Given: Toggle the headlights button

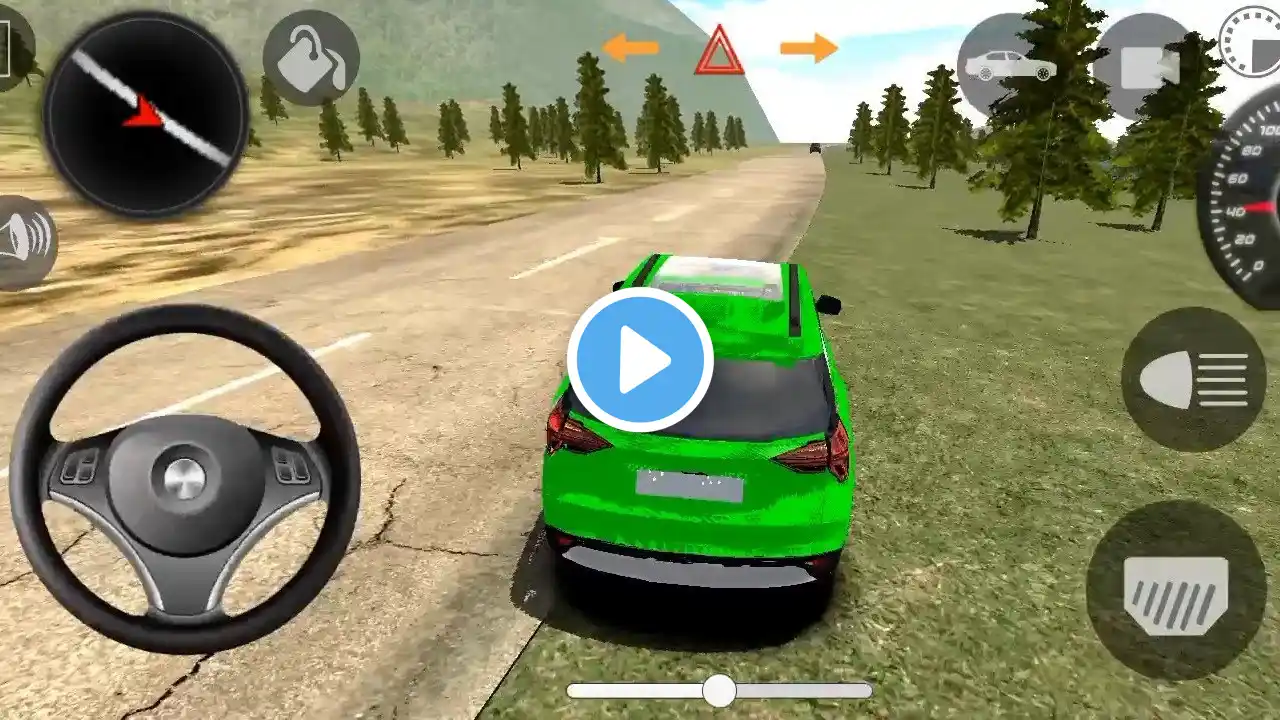Looking at the screenshot, I should coord(1194,380).
